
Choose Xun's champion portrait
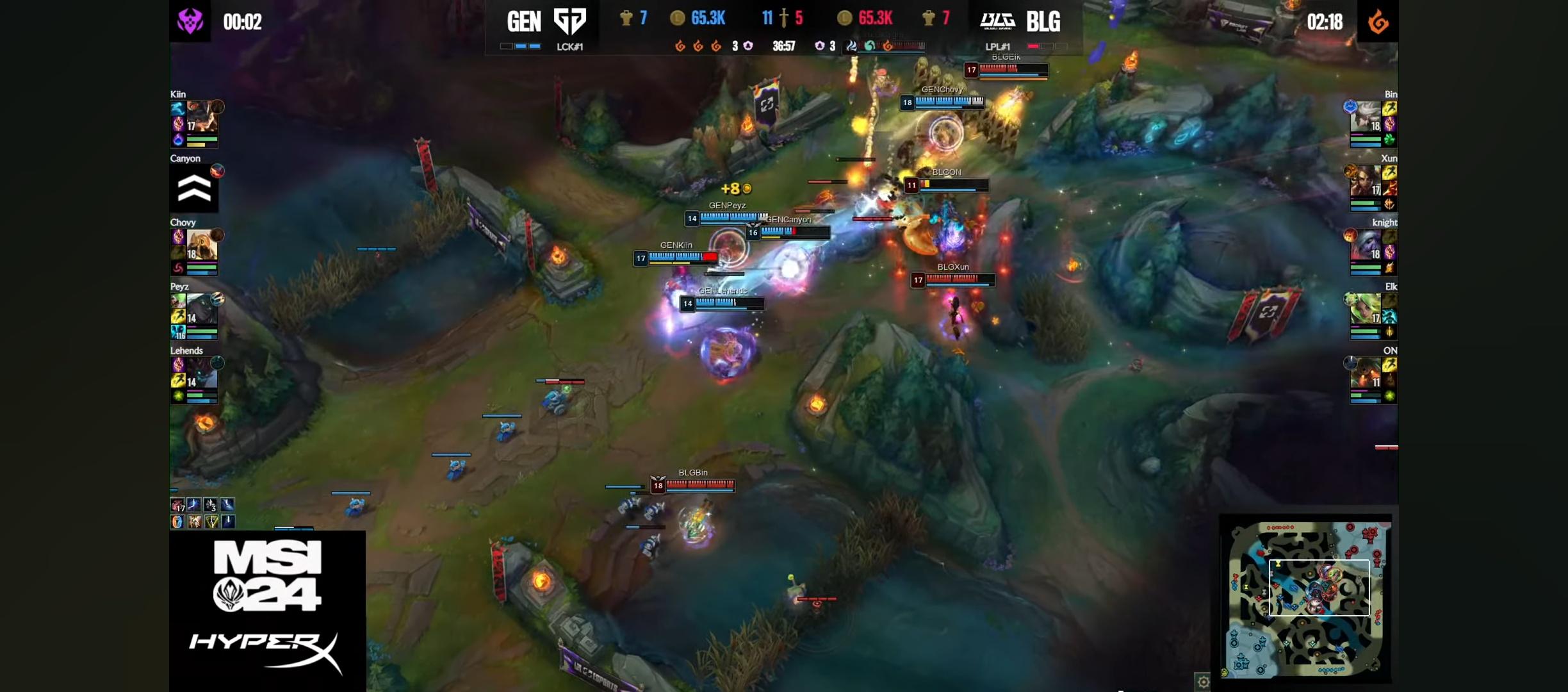pyautogui.click(x=1366, y=181)
